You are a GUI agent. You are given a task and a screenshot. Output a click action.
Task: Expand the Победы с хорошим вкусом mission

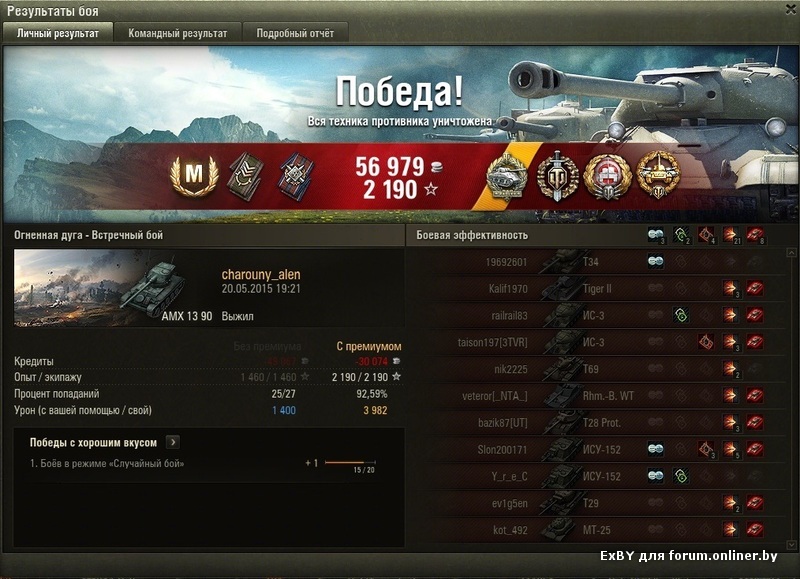click(173, 441)
